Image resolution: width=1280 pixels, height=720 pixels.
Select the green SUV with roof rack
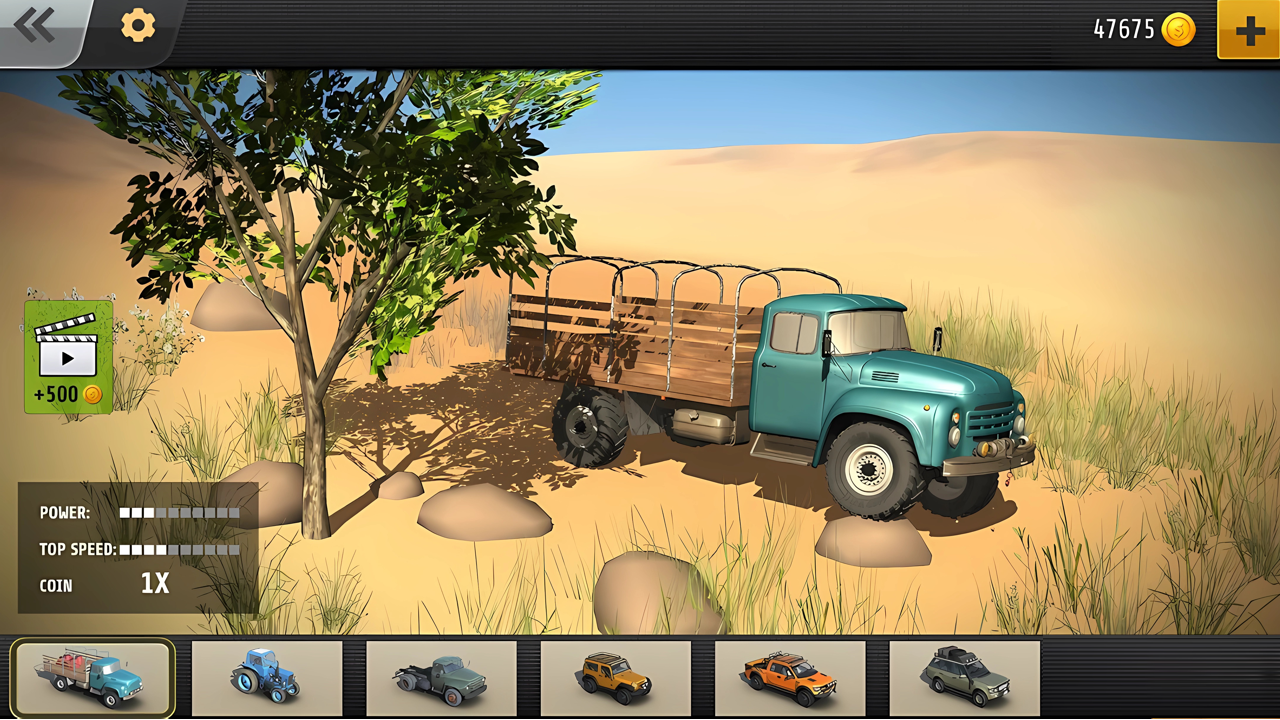965,679
